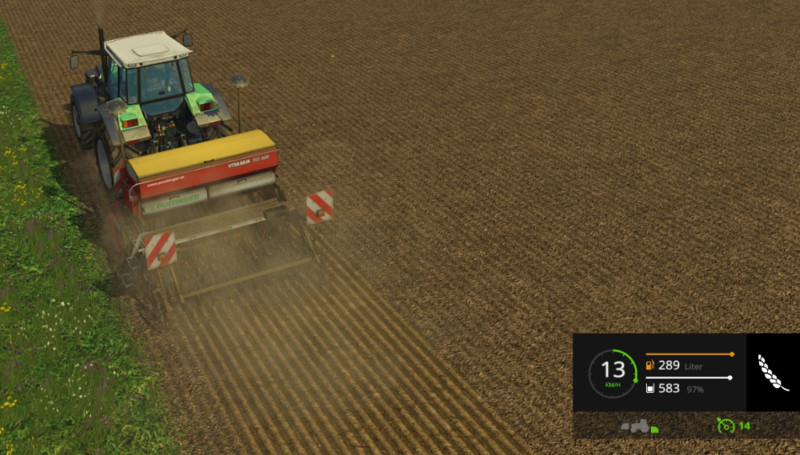Toggle the green cruise control icon
This screenshot has width=800, height=455.
coord(726,426)
